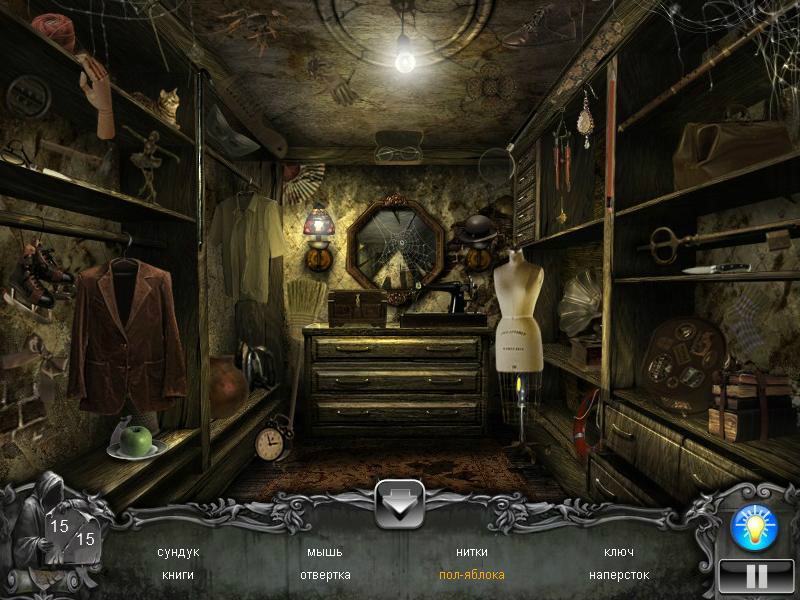Viewport: 800px width, 600px height.
Task: Pause the game with the pause button
Action: click(756, 576)
